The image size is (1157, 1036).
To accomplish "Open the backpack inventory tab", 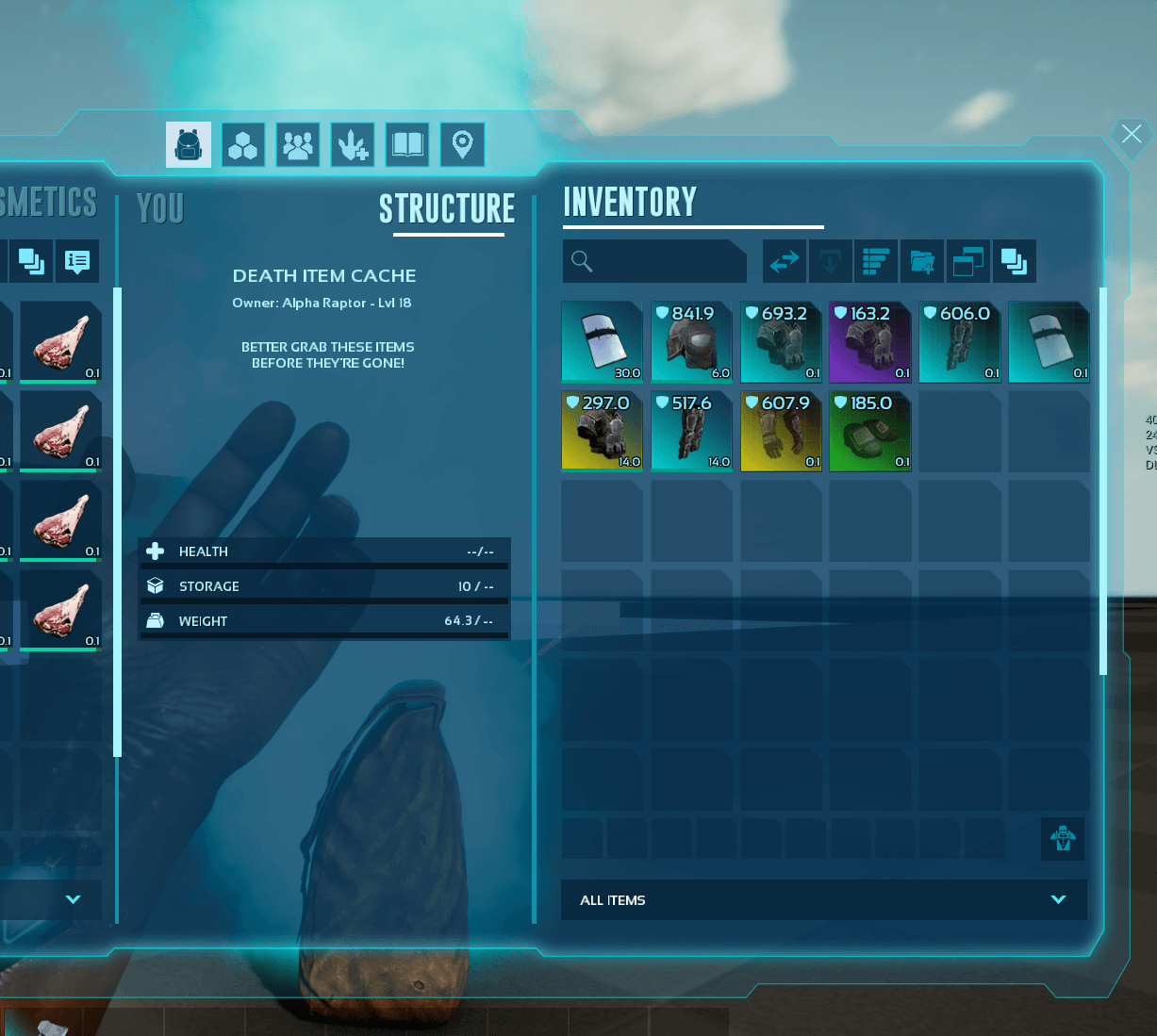I will click(x=189, y=145).
